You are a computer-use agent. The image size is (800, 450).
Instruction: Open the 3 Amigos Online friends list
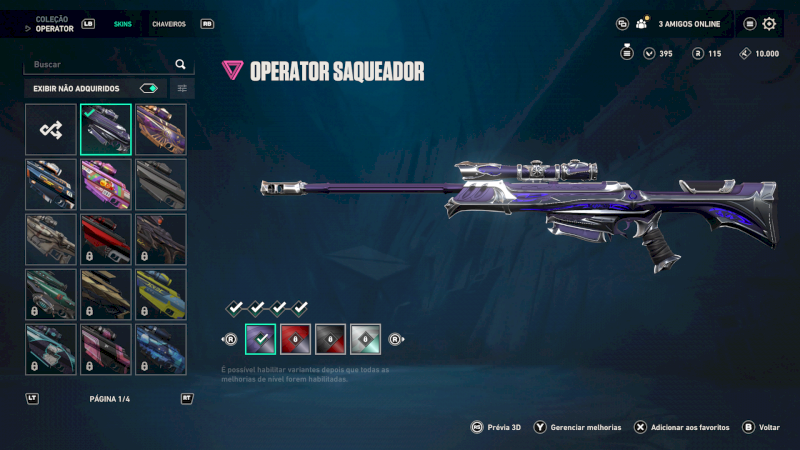(682, 24)
